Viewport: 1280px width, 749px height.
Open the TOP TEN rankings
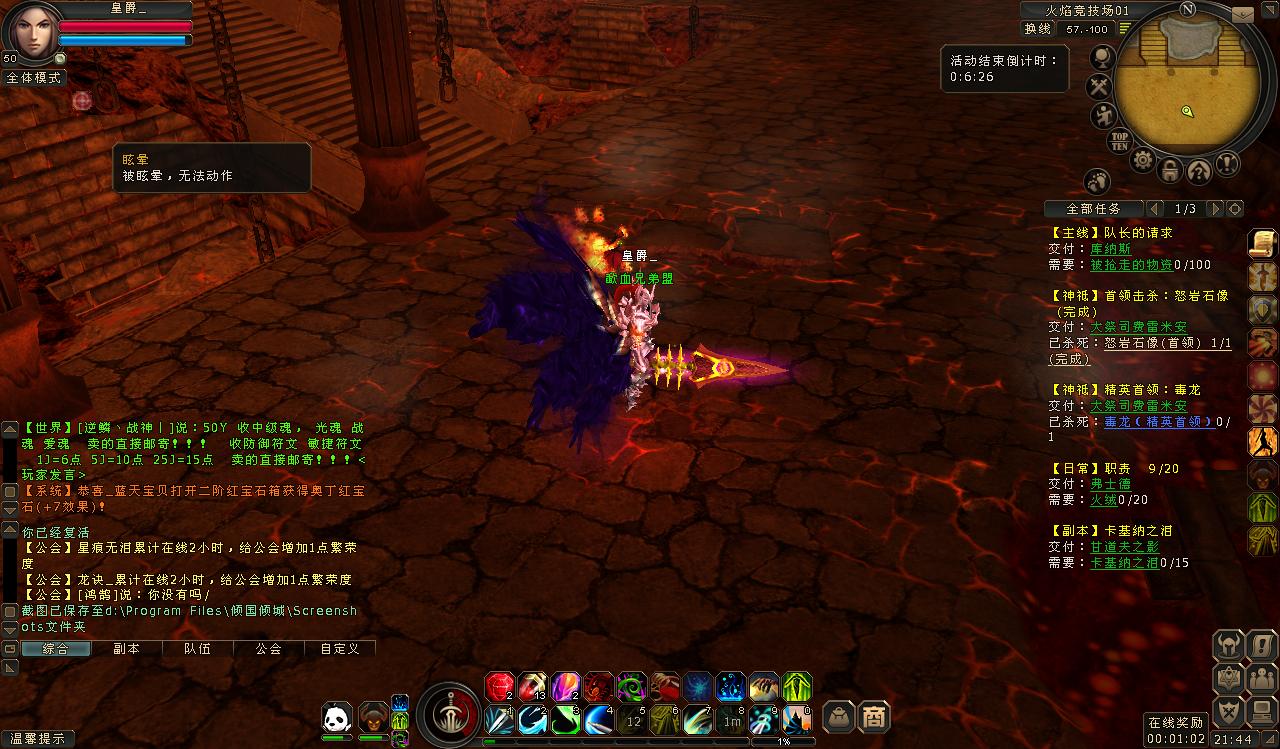(x=1120, y=141)
